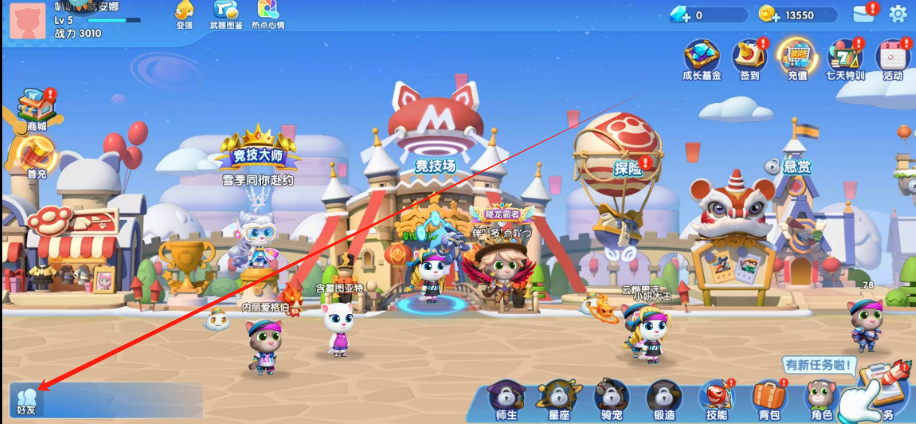Click the player avatar portrait
This screenshot has height=424, width=916.
coord(28,20)
